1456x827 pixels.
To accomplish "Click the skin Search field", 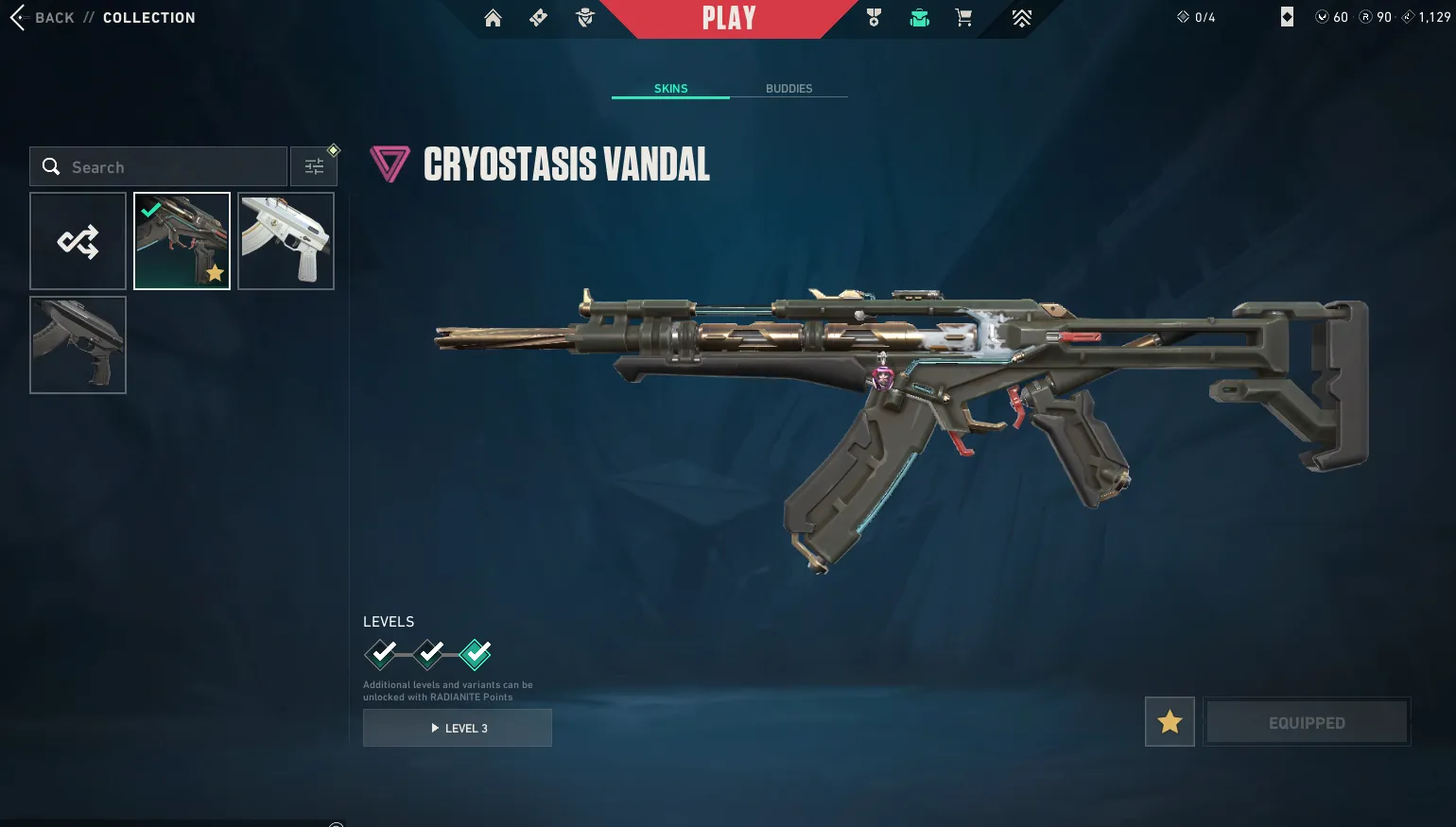I will click(159, 167).
